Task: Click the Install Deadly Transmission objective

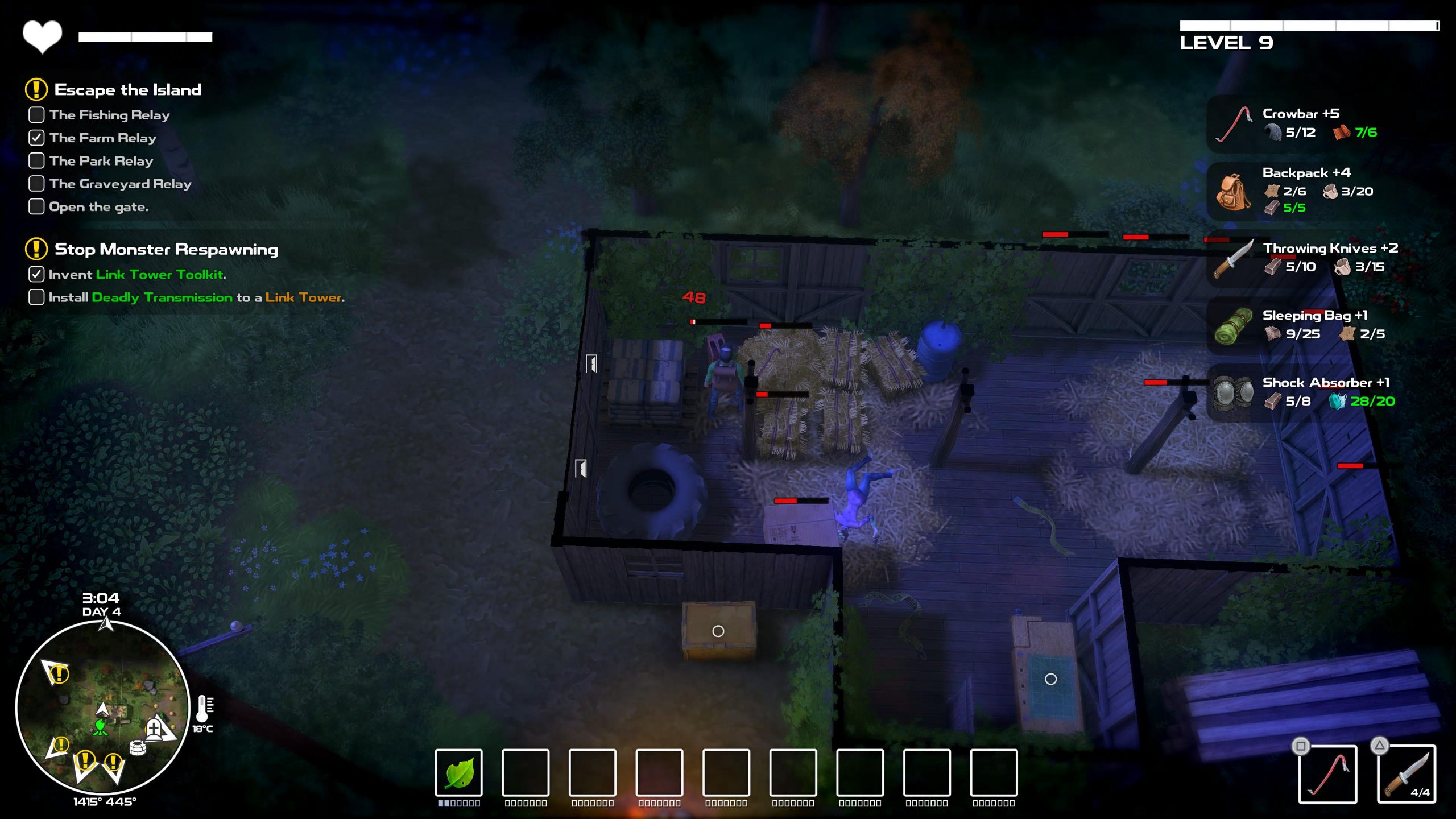Action: pos(196,297)
